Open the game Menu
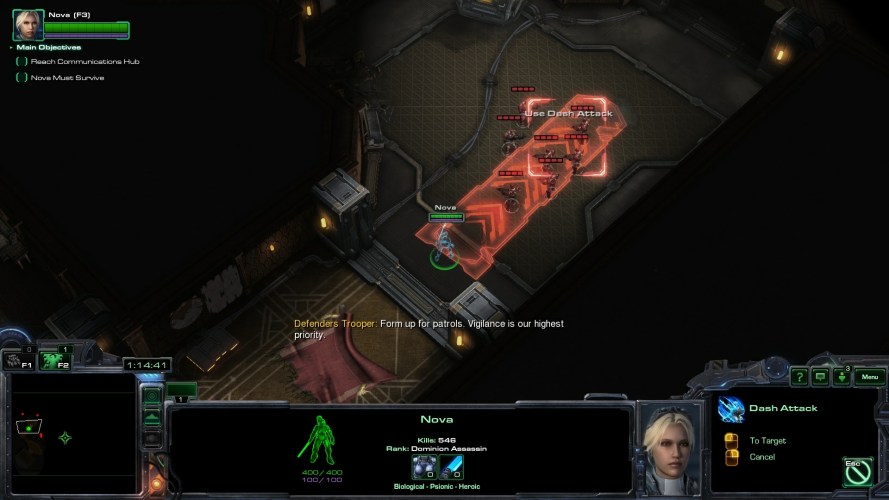 pos(868,377)
